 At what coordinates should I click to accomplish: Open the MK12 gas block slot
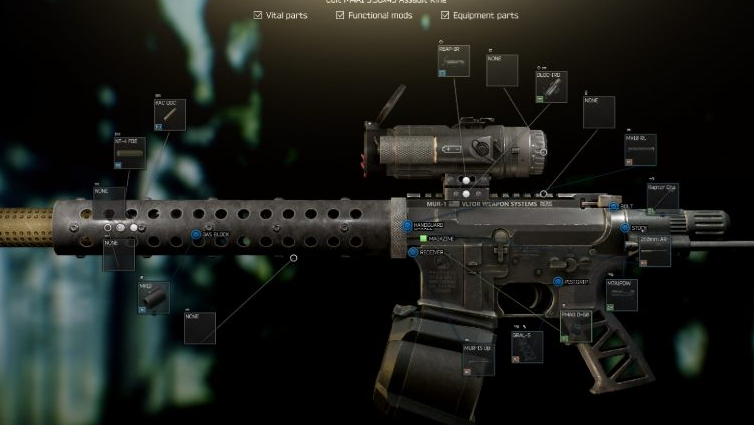153,297
